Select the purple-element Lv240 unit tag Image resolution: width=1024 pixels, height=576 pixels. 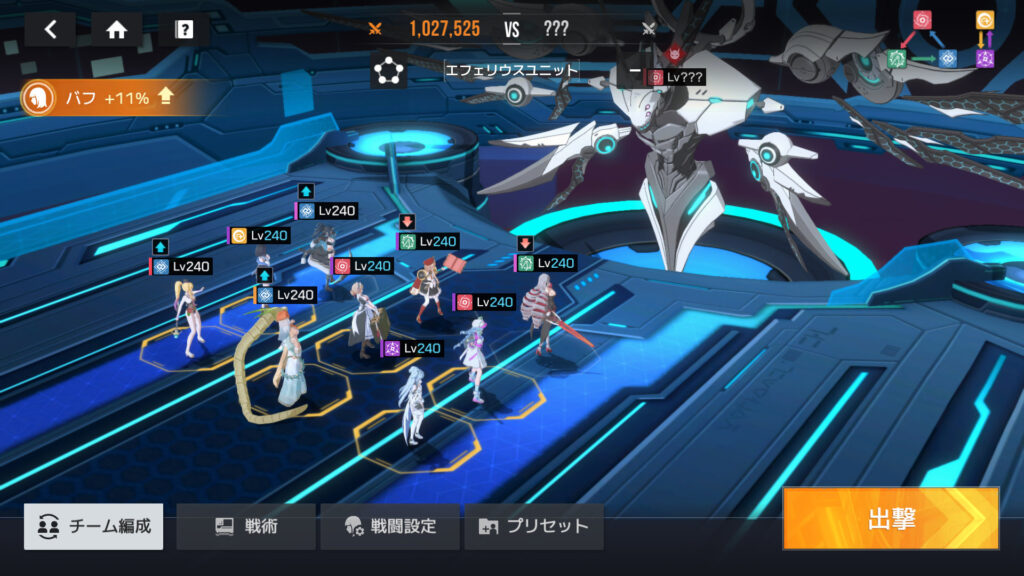[x=412, y=348]
